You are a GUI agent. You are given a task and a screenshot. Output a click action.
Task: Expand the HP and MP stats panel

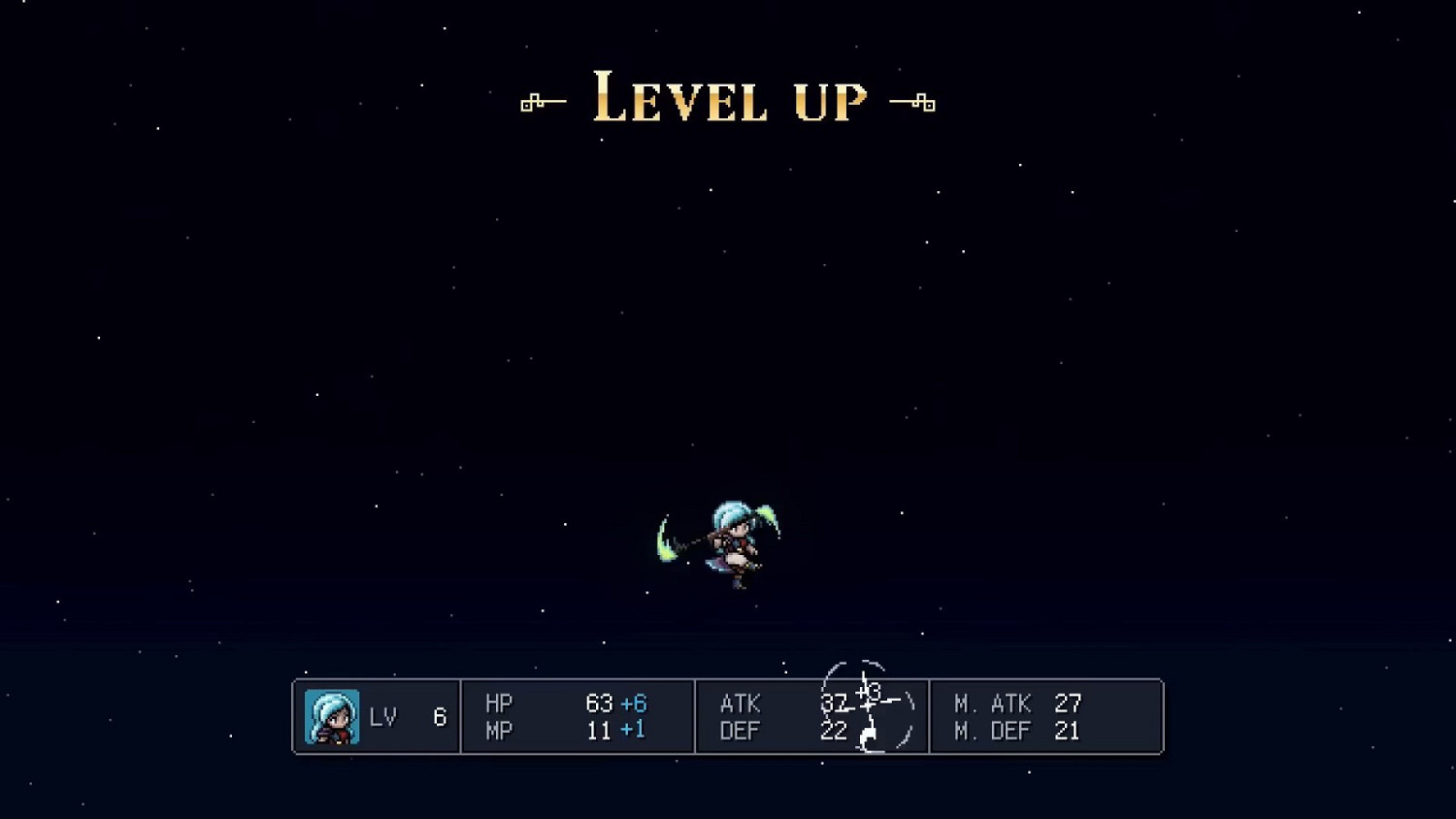pos(578,716)
